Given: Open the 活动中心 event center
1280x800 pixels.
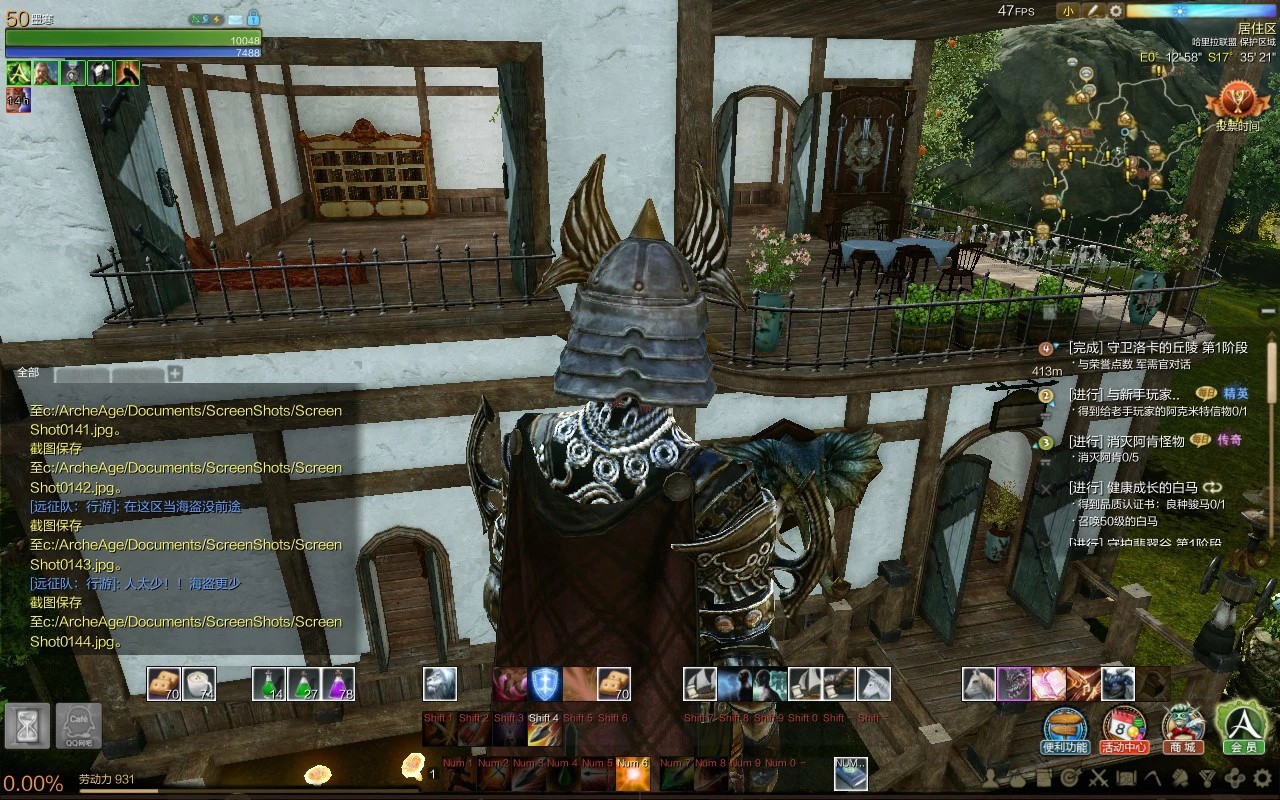Looking at the screenshot, I should point(1124,728).
